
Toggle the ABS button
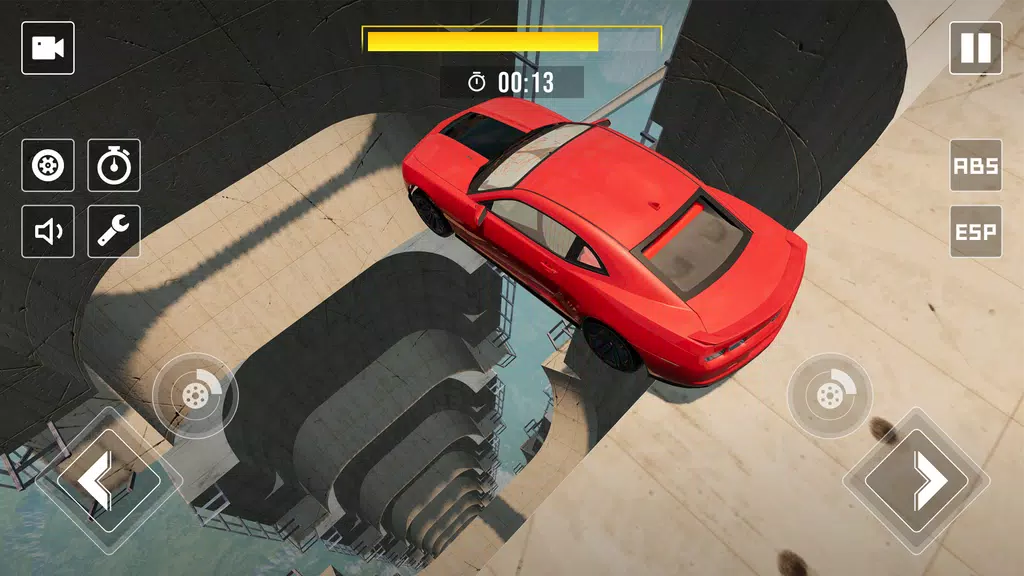tap(975, 166)
